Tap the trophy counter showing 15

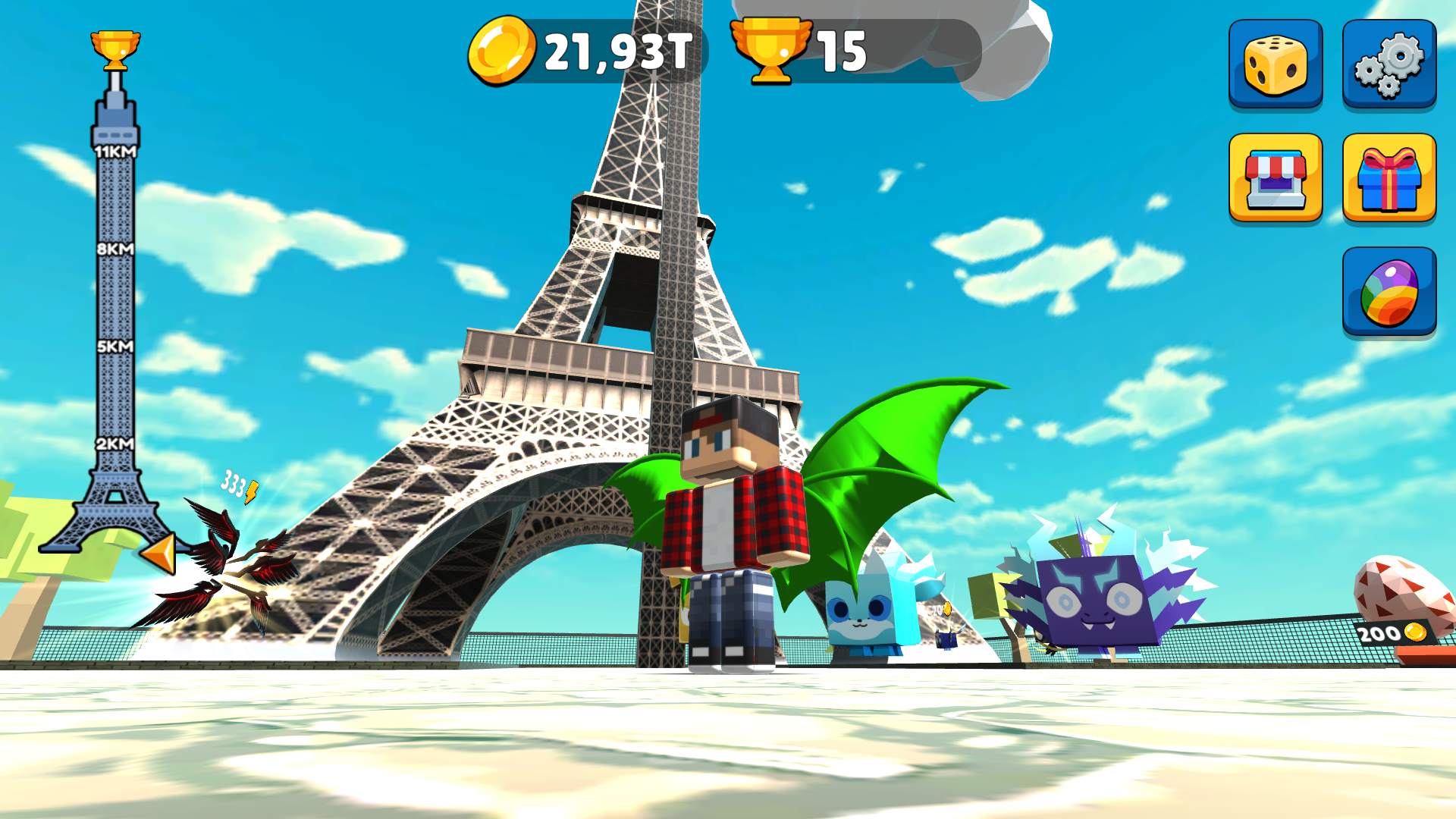[840, 52]
